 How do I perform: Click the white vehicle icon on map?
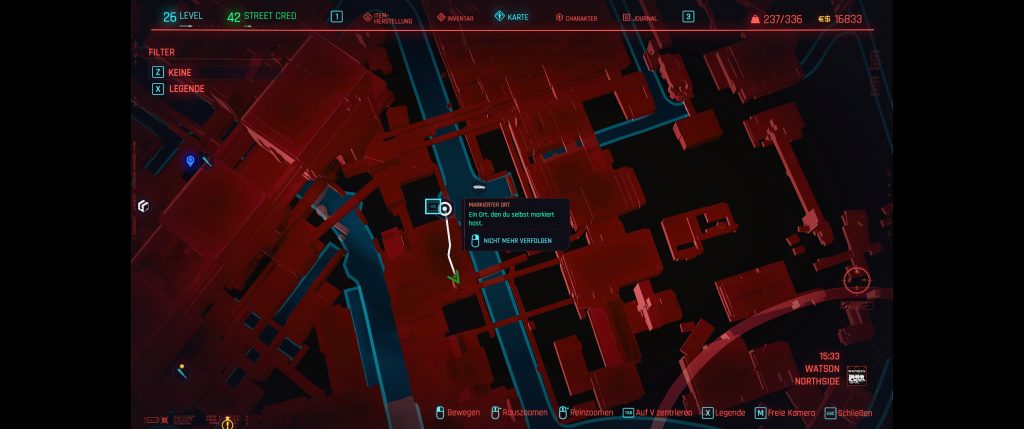click(478, 186)
